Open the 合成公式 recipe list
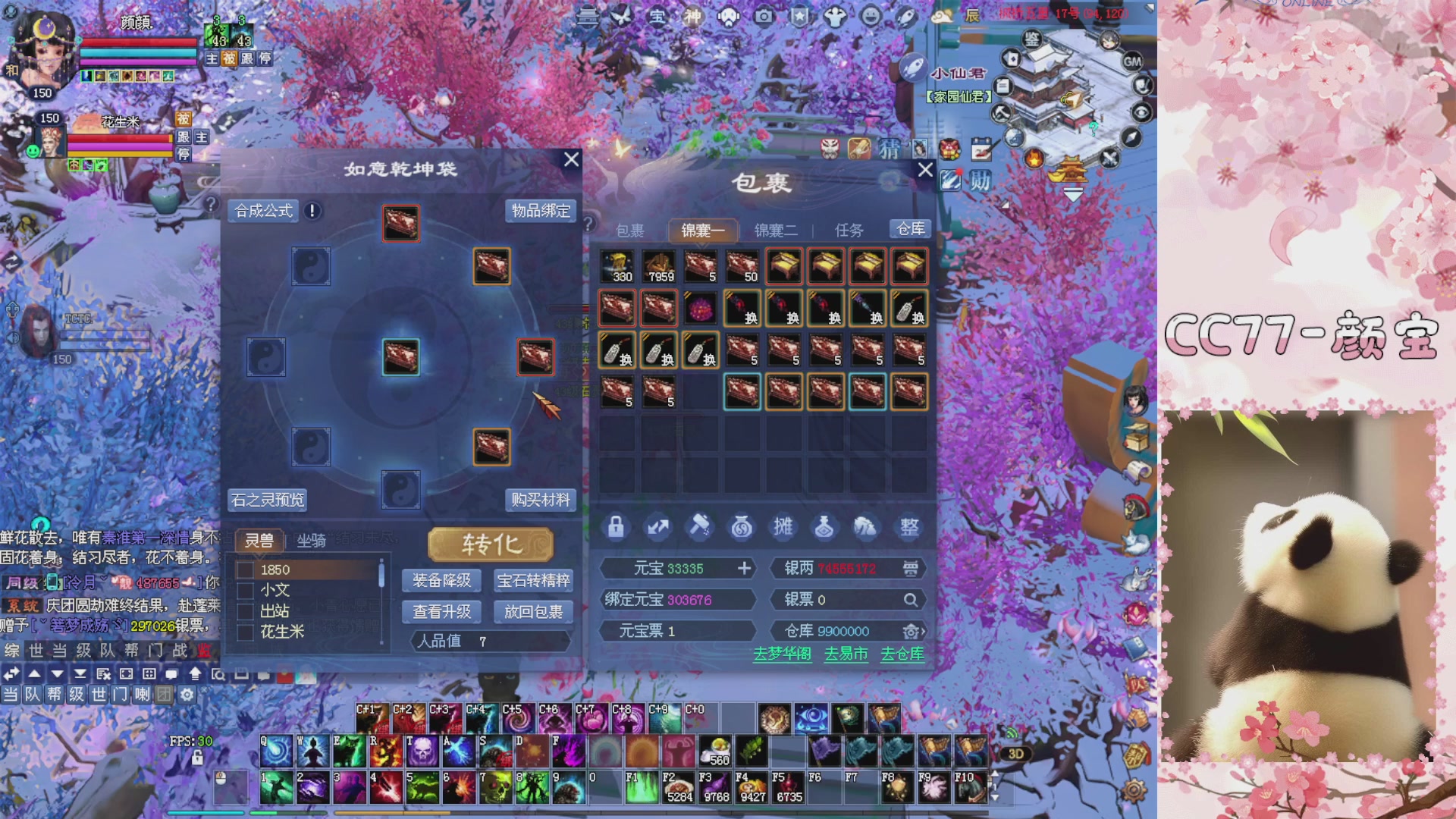The height and width of the screenshot is (819, 1456). click(x=263, y=211)
